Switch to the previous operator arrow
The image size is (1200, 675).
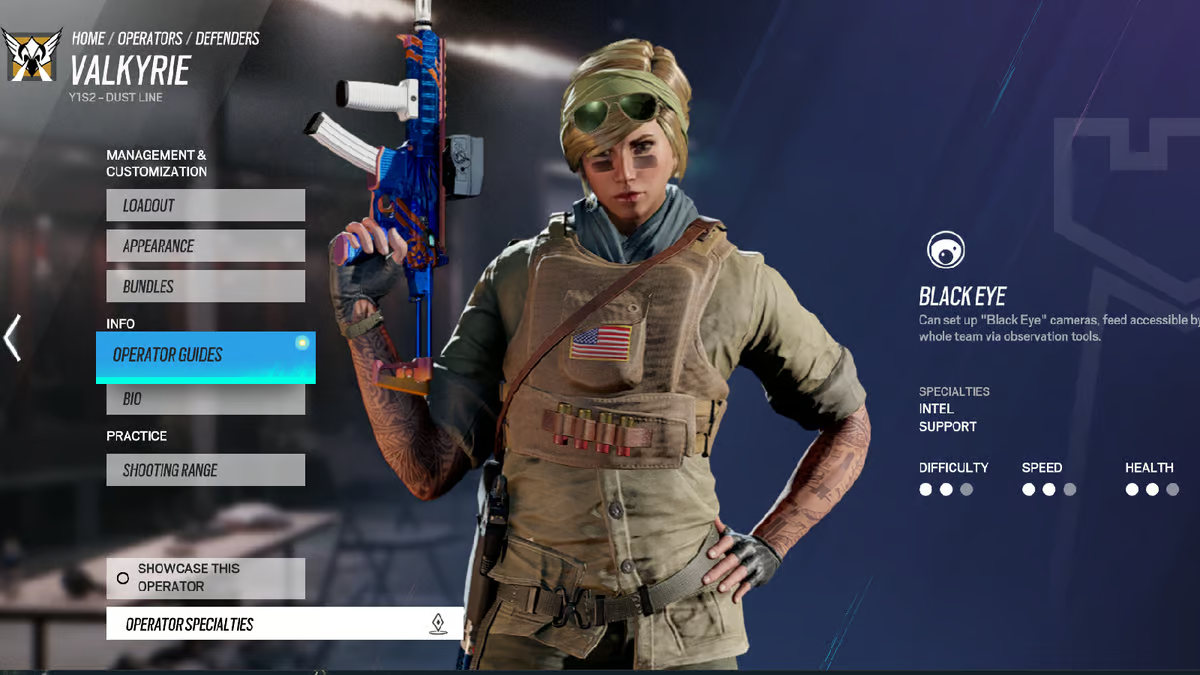coord(13,338)
